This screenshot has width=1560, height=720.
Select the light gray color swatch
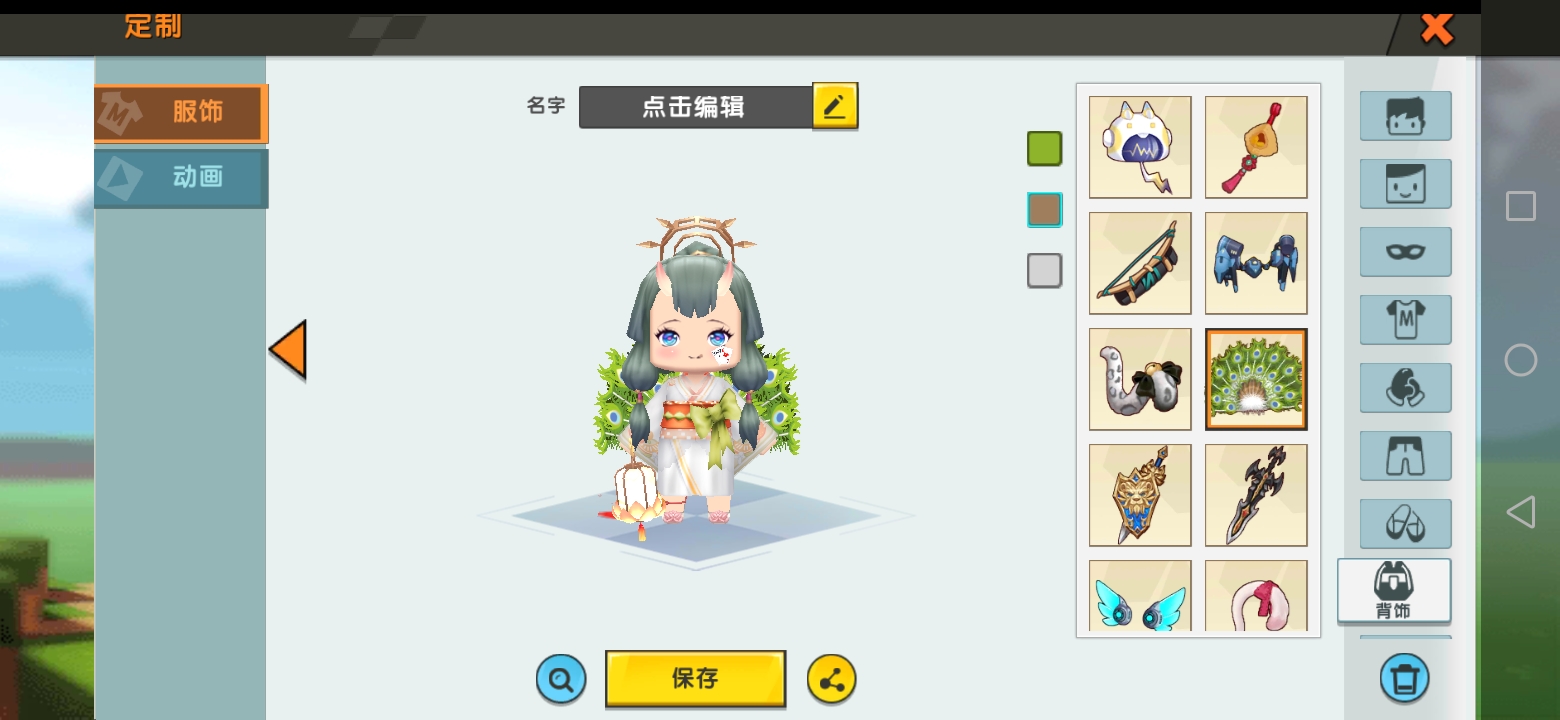(x=1044, y=271)
